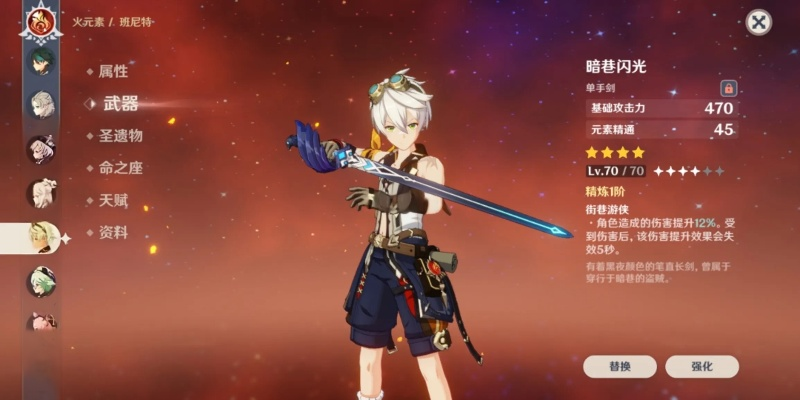Select the highlighted Bennett portrait

pyautogui.click(x=43, y=237)
